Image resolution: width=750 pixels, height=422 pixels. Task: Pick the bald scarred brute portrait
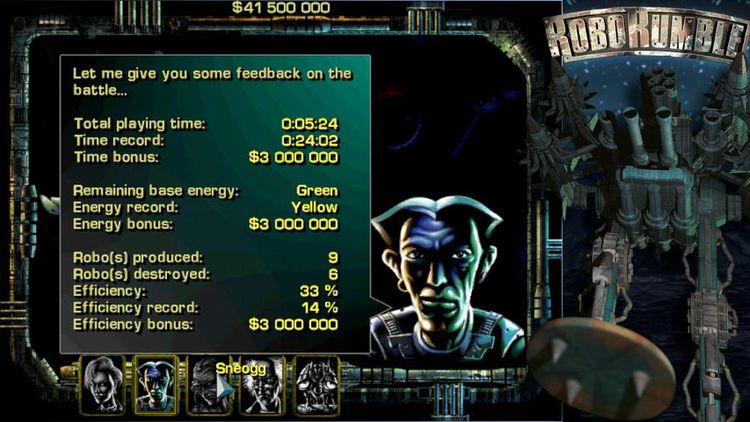[209, 384]
